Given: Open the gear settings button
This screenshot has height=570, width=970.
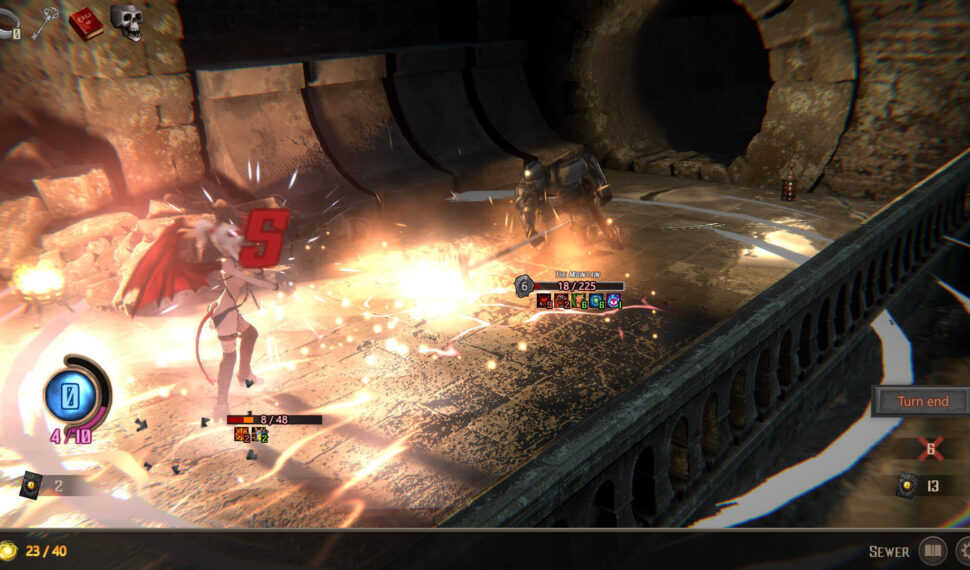Looking at the screenshot, I should [963, 550].
